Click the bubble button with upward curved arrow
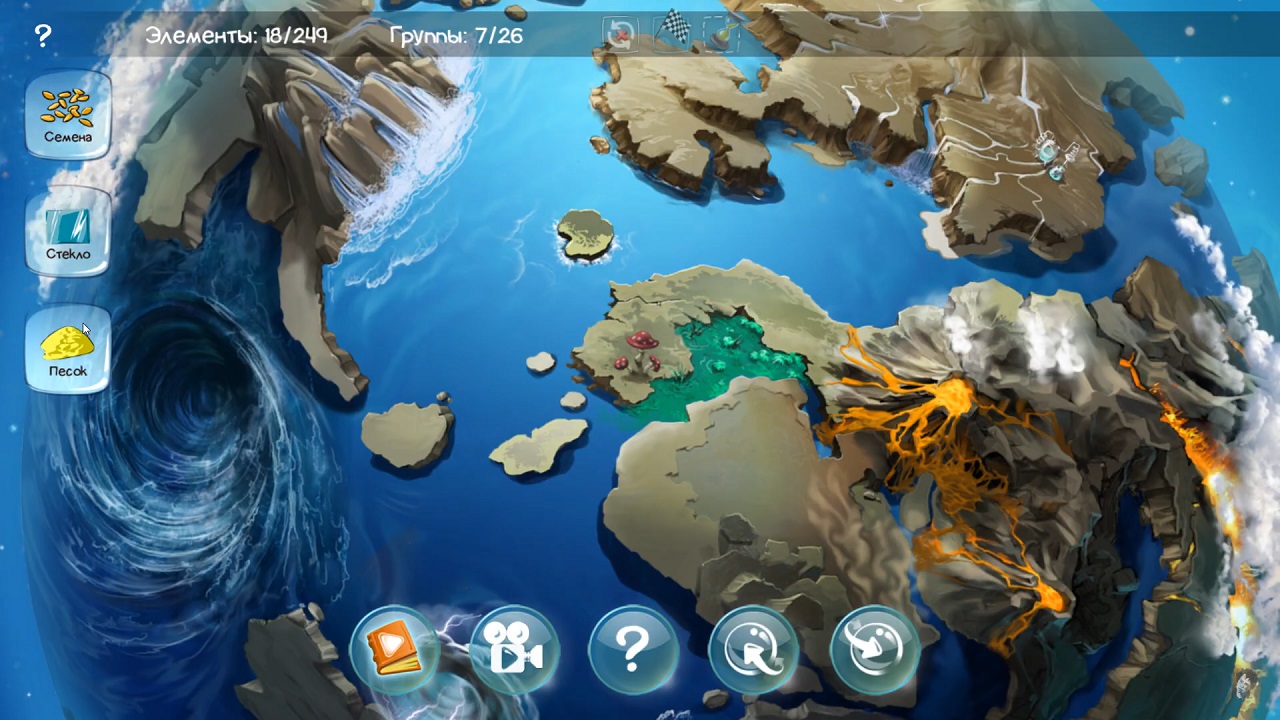The image size is (1280, 720). pos(753,650)
